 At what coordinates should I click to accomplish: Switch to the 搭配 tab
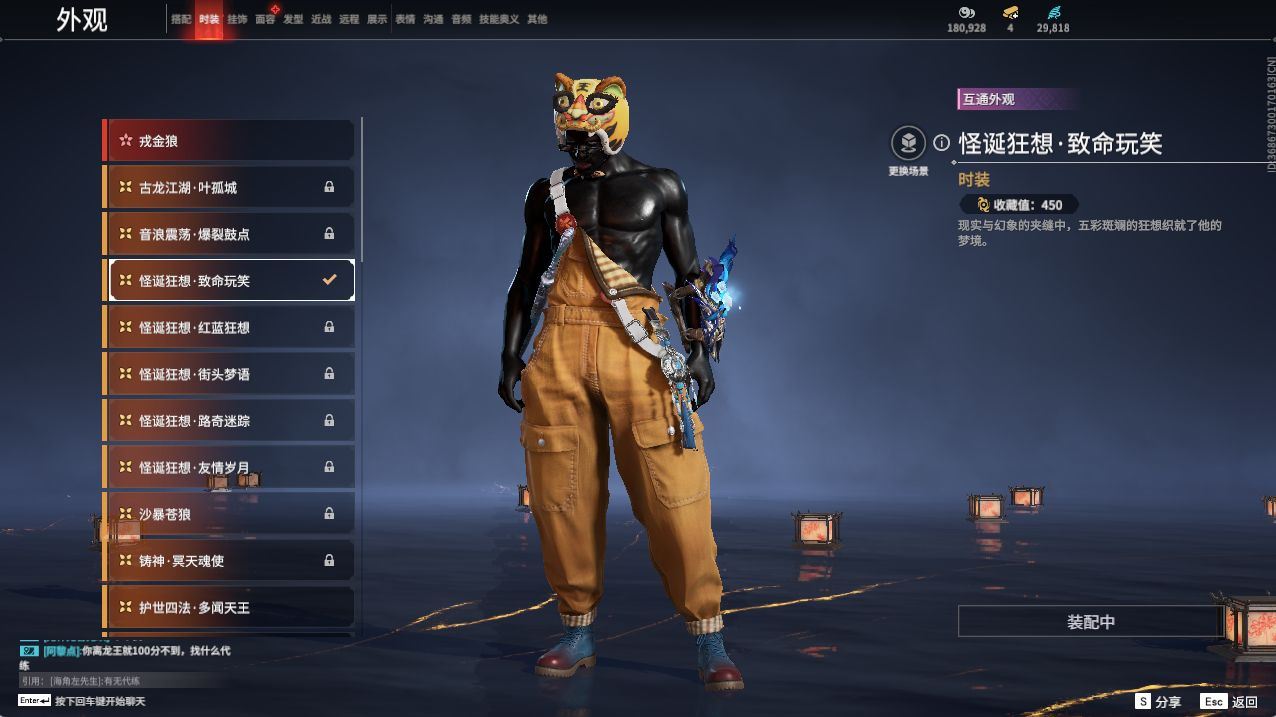pyautogui.click(x=181, y=19)
